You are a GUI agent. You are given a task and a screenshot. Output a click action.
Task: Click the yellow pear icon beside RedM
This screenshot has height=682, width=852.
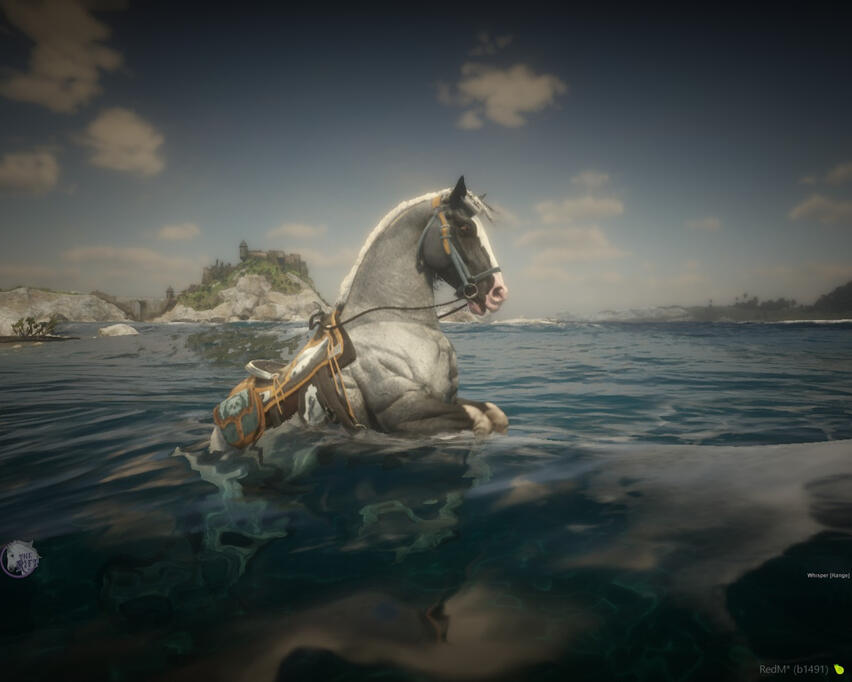[839, 669]
